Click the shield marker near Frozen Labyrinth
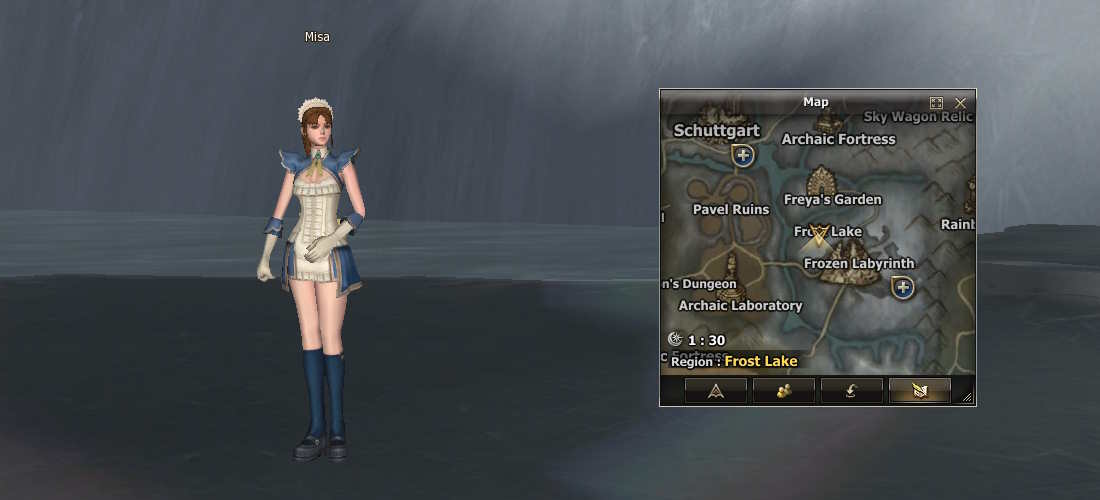This screenshot has height=500, width=1100. click(x=903, y=288)
